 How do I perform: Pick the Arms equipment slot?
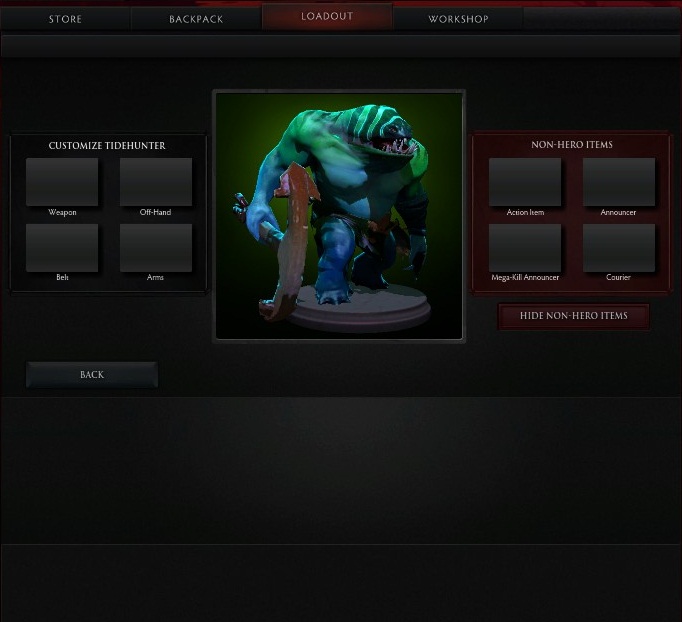tap(156, 248)
